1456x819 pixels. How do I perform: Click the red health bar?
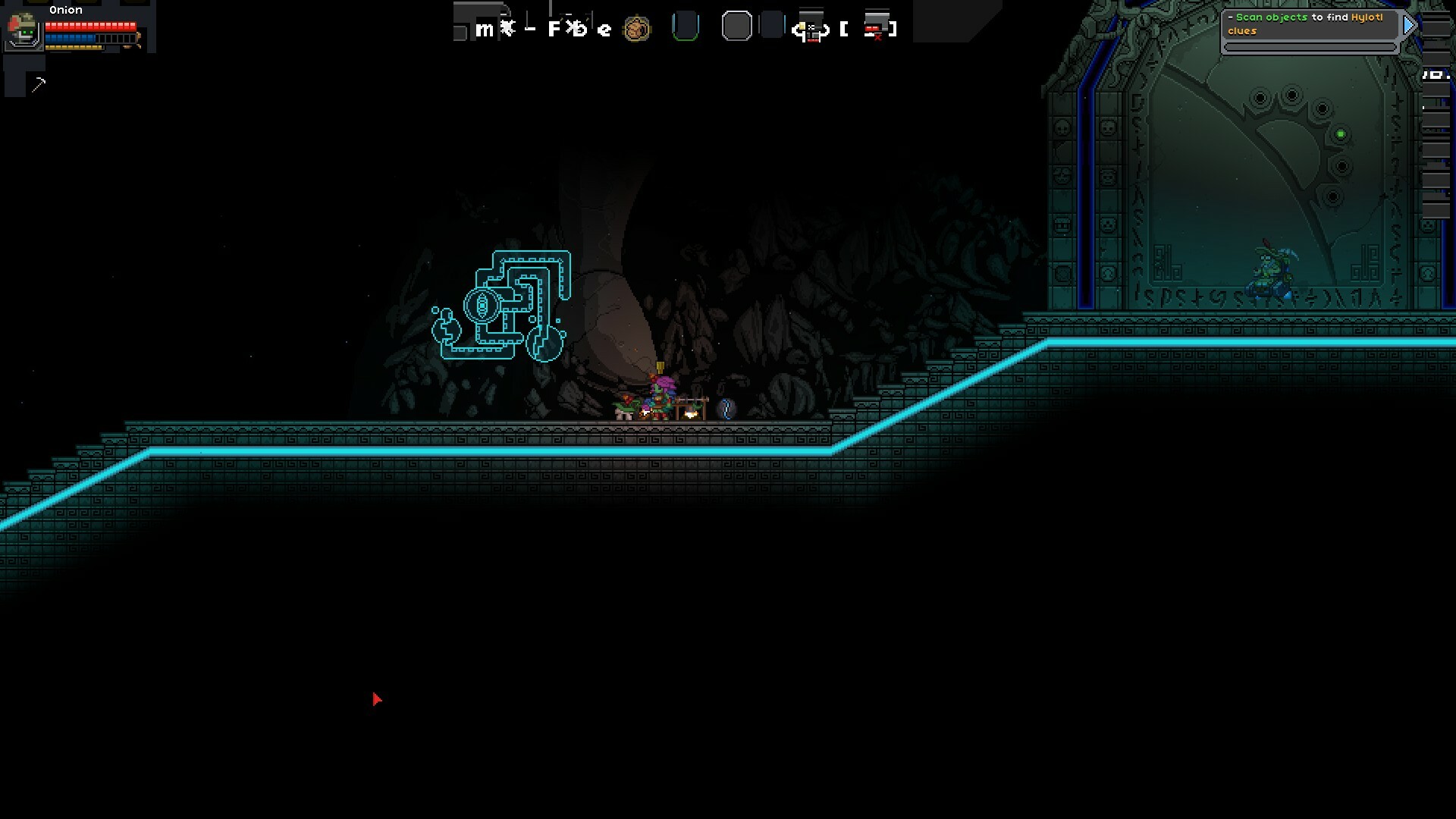tap(91, 25)
